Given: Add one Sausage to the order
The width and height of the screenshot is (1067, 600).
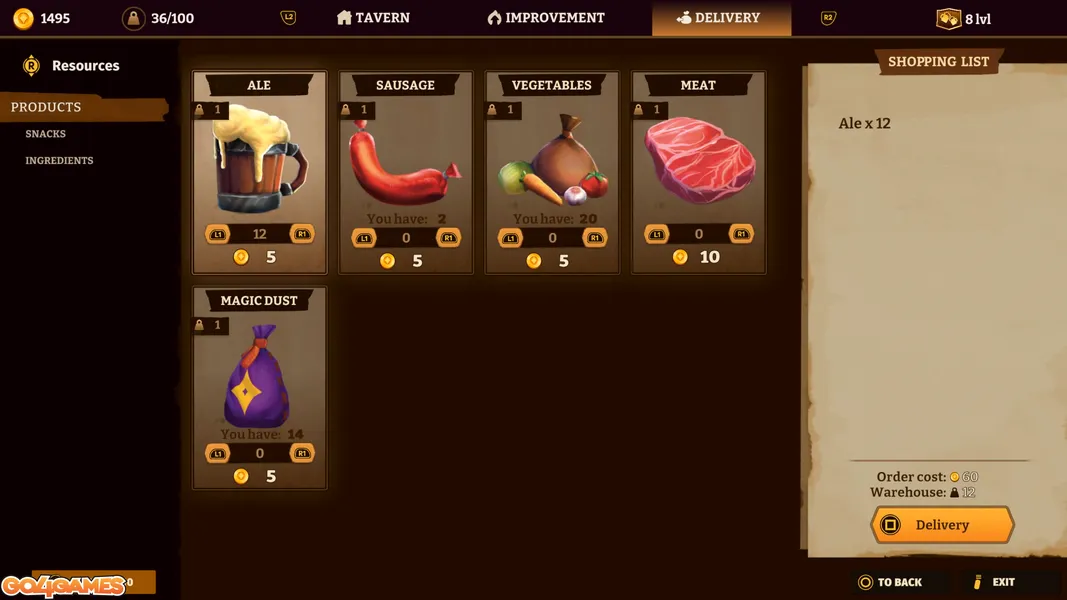Looking at the screenshot, I should (448, 238).
